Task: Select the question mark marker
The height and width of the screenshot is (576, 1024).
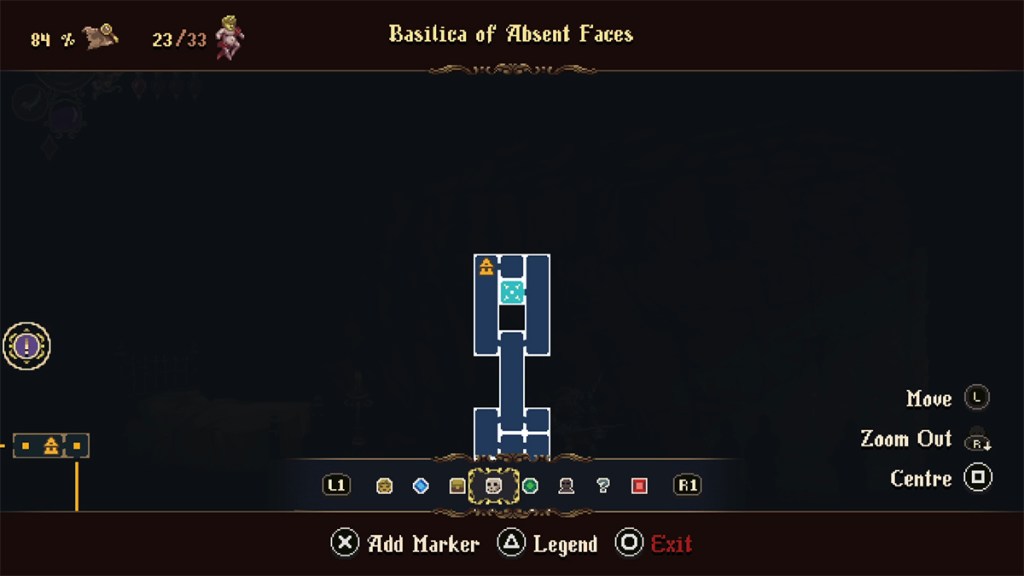Action: 603,486
